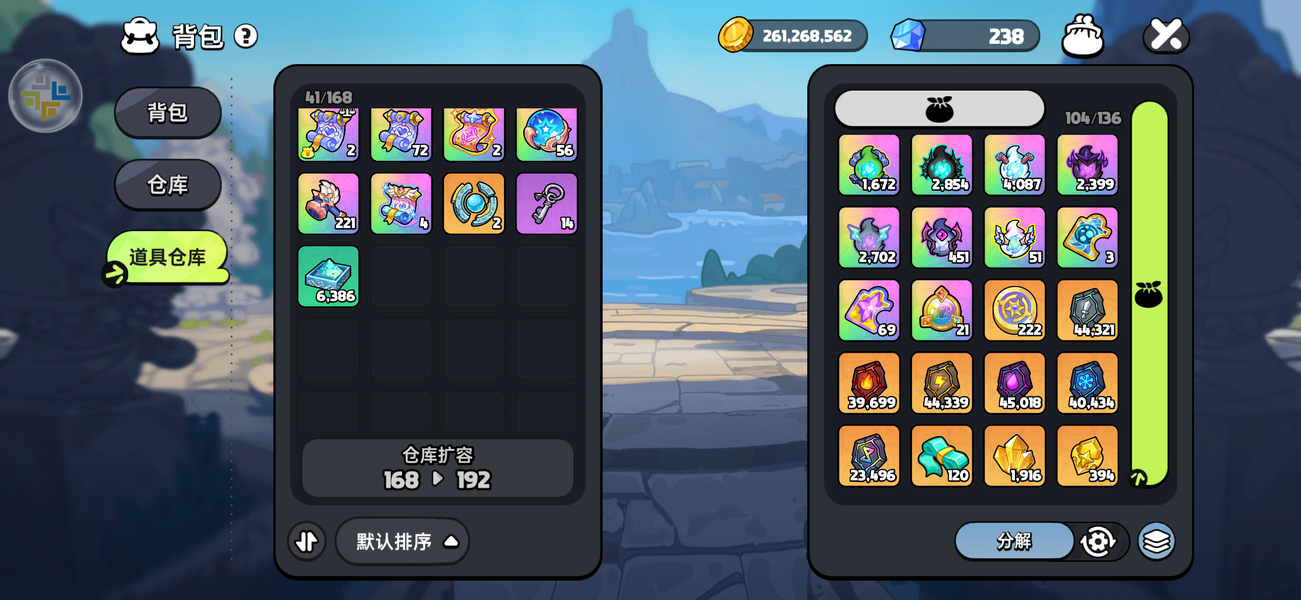This screenshot has width=1301, height=600.
Task: Select the teal crate item with 6,386
Action: click(328, 276)
